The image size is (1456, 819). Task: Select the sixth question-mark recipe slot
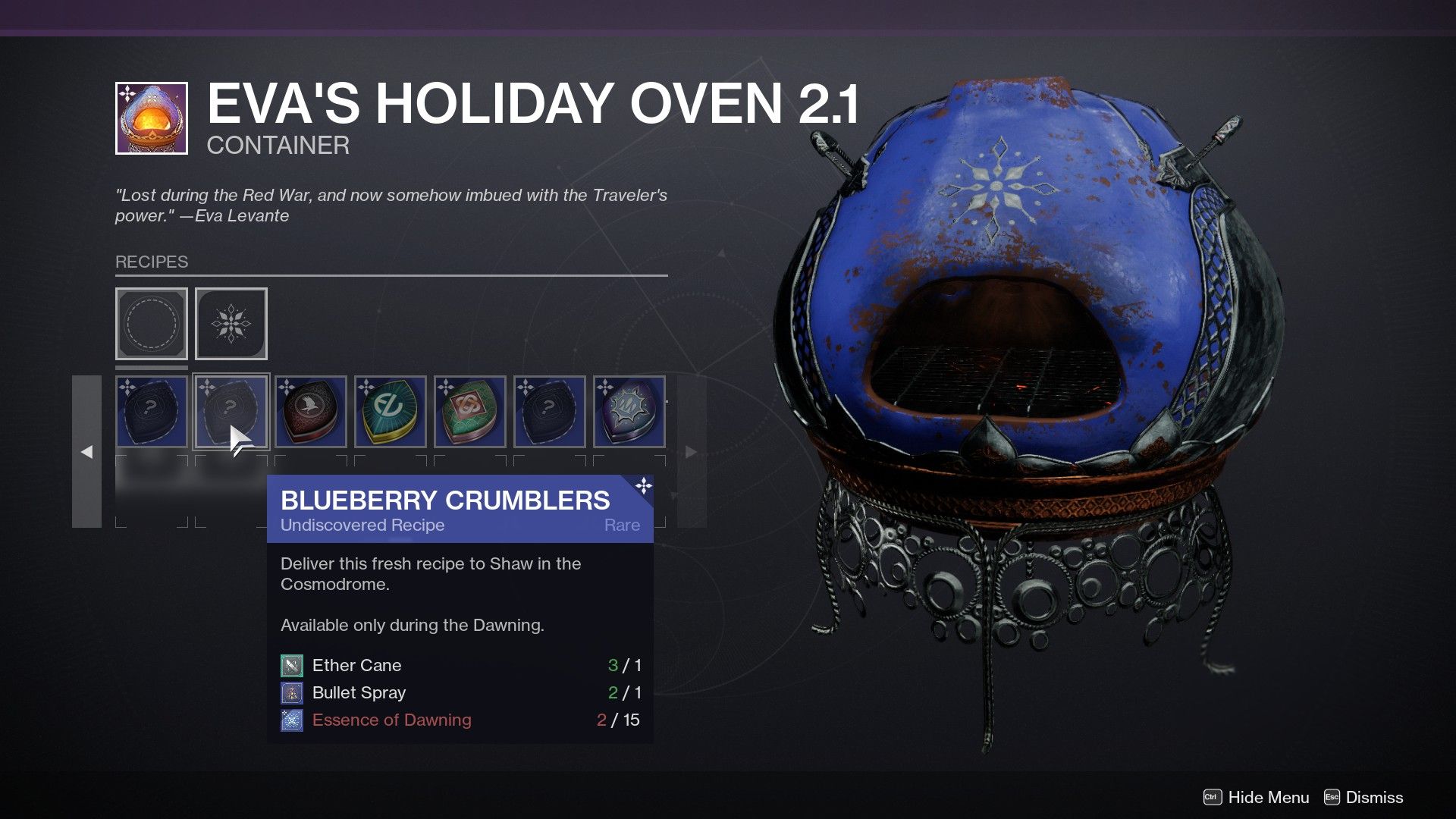[x=550, y=412]
